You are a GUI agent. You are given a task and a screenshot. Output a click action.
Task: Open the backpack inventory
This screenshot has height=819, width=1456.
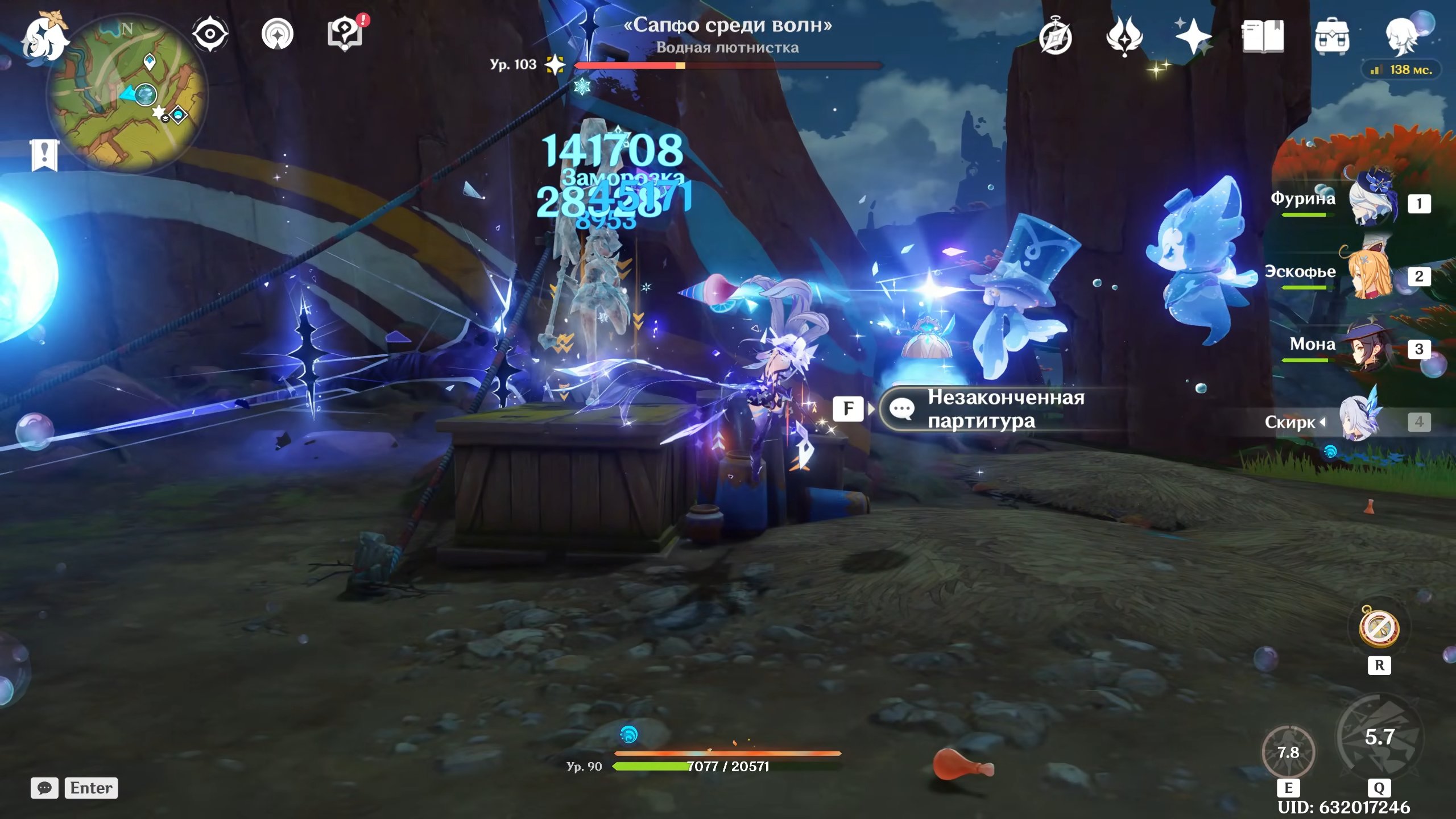(1331, 36)
